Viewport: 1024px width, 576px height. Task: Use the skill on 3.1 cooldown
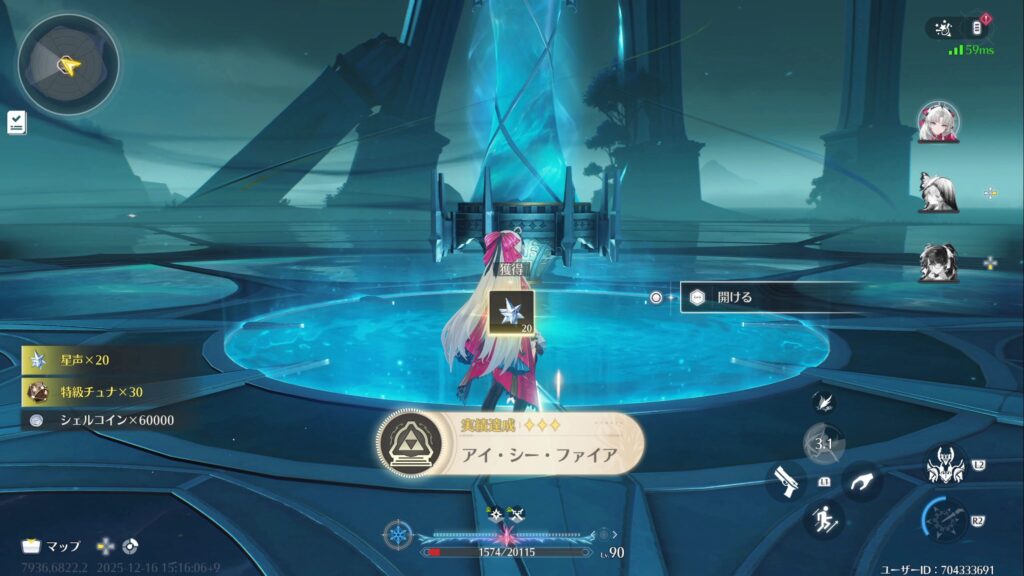tap(824, 444)
